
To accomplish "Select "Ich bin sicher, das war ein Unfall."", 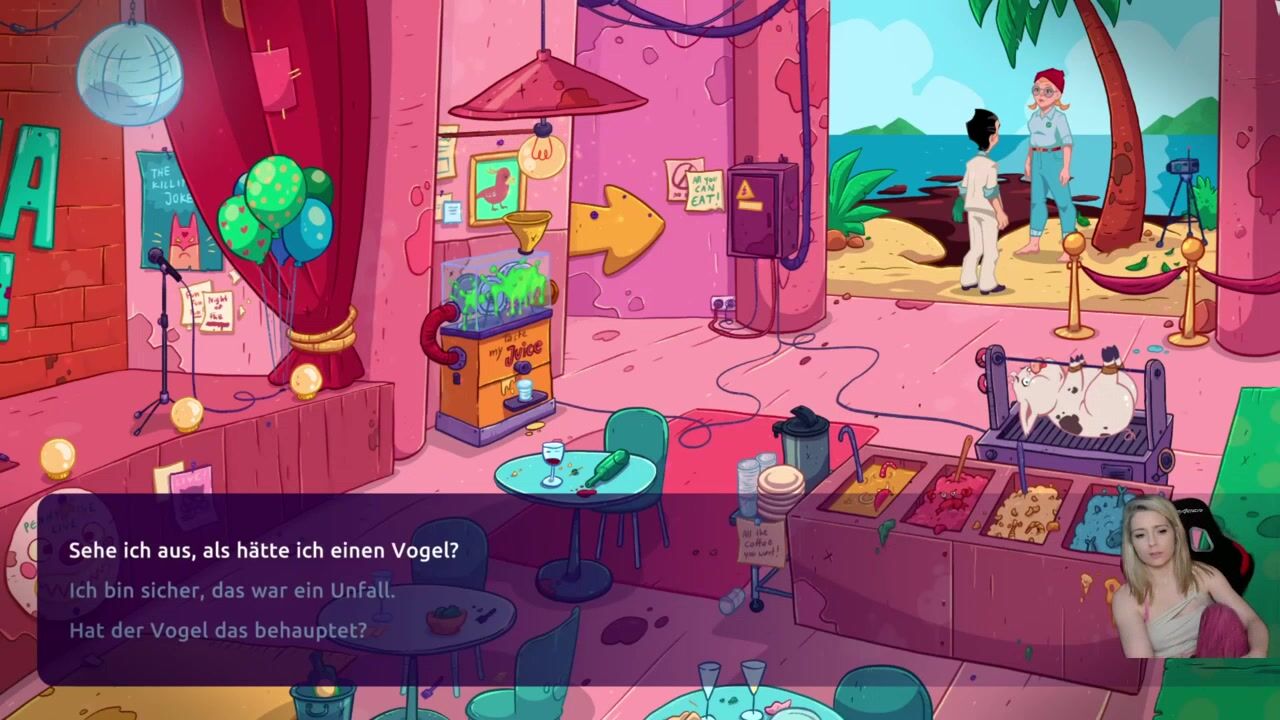I will (232, 591).
